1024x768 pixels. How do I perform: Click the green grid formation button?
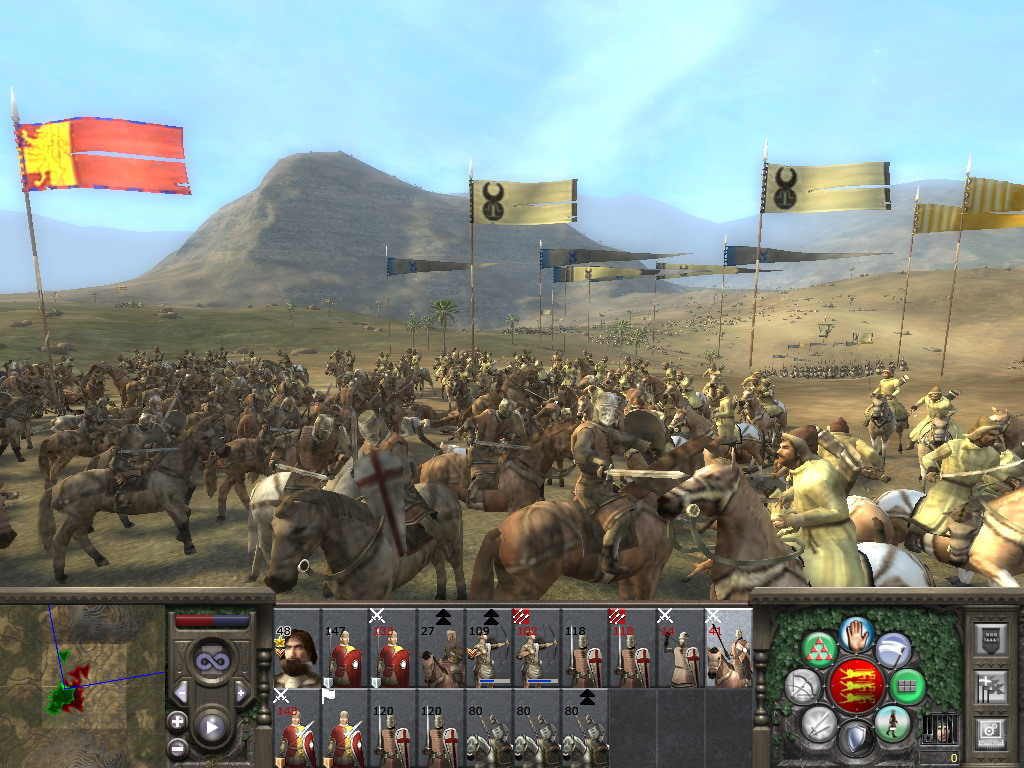click(907, 686)
